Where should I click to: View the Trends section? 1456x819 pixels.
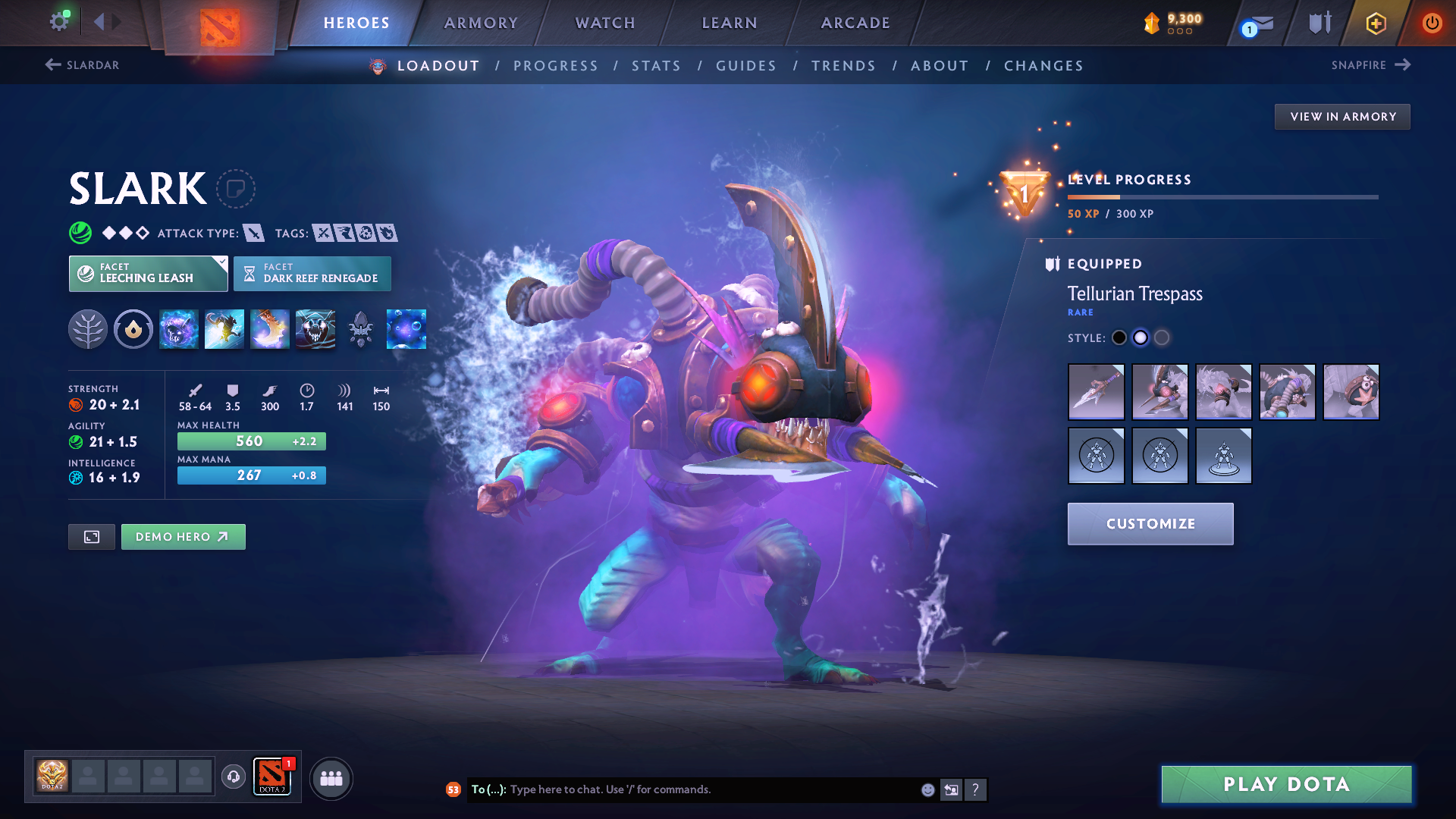843,66
